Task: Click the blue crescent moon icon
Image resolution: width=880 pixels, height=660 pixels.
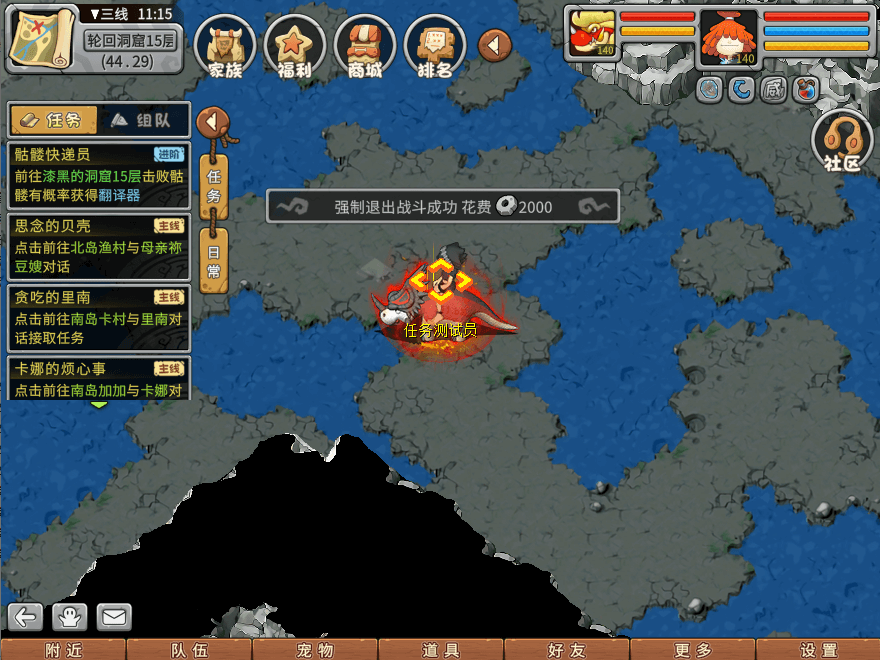Action: (x=742, y=90)
